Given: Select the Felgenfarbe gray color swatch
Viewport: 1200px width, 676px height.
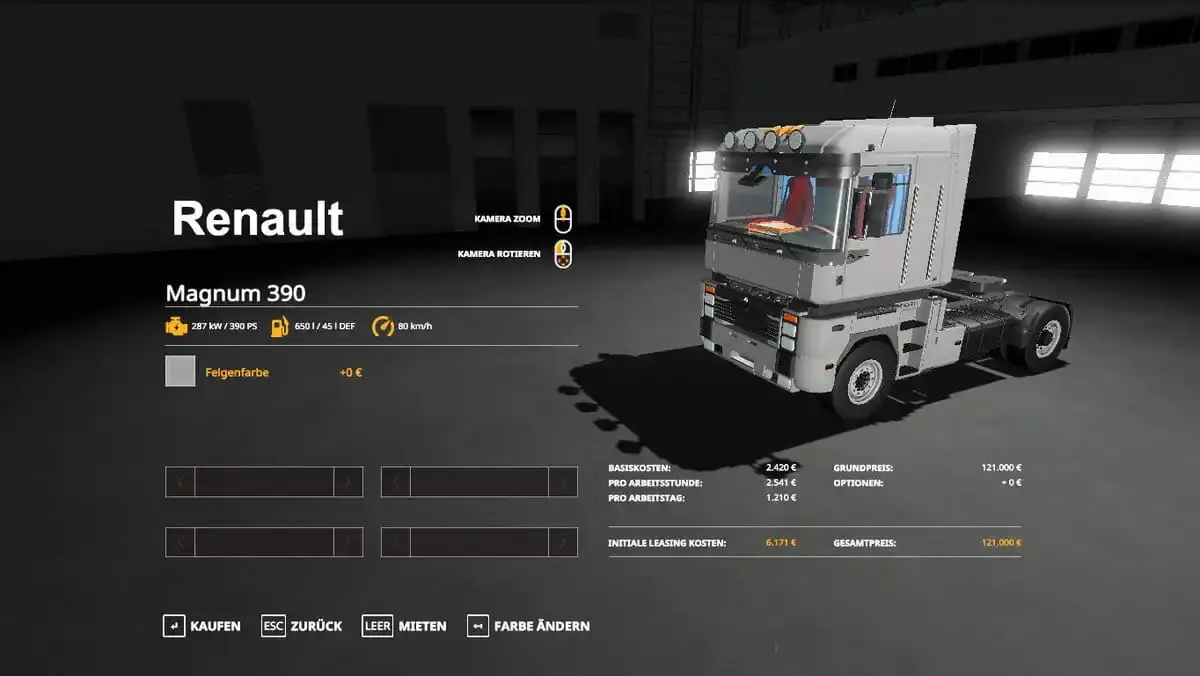Looking at the screenshot, I should point(180,371).
